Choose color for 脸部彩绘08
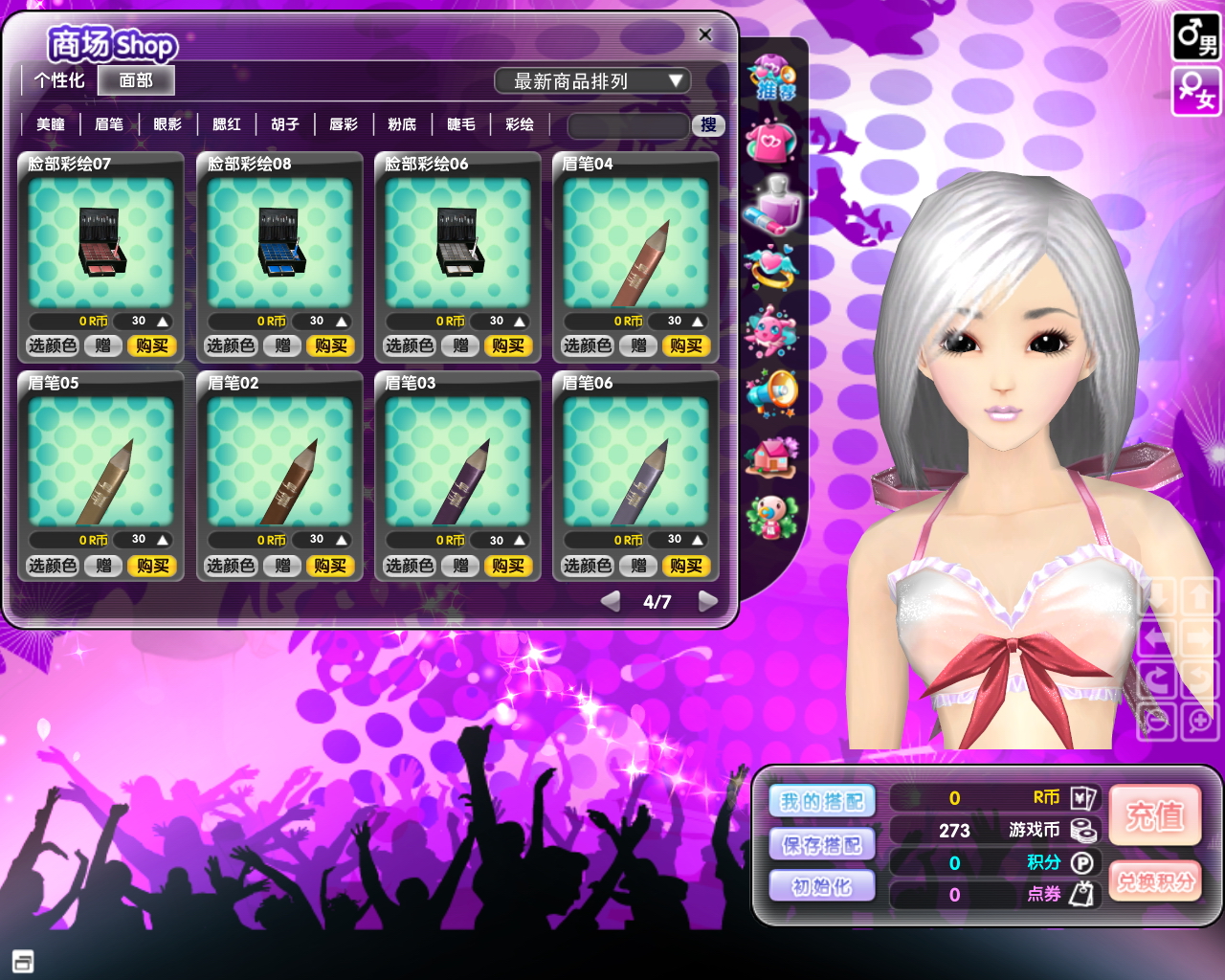The image size is (1225, 980). 231,345
